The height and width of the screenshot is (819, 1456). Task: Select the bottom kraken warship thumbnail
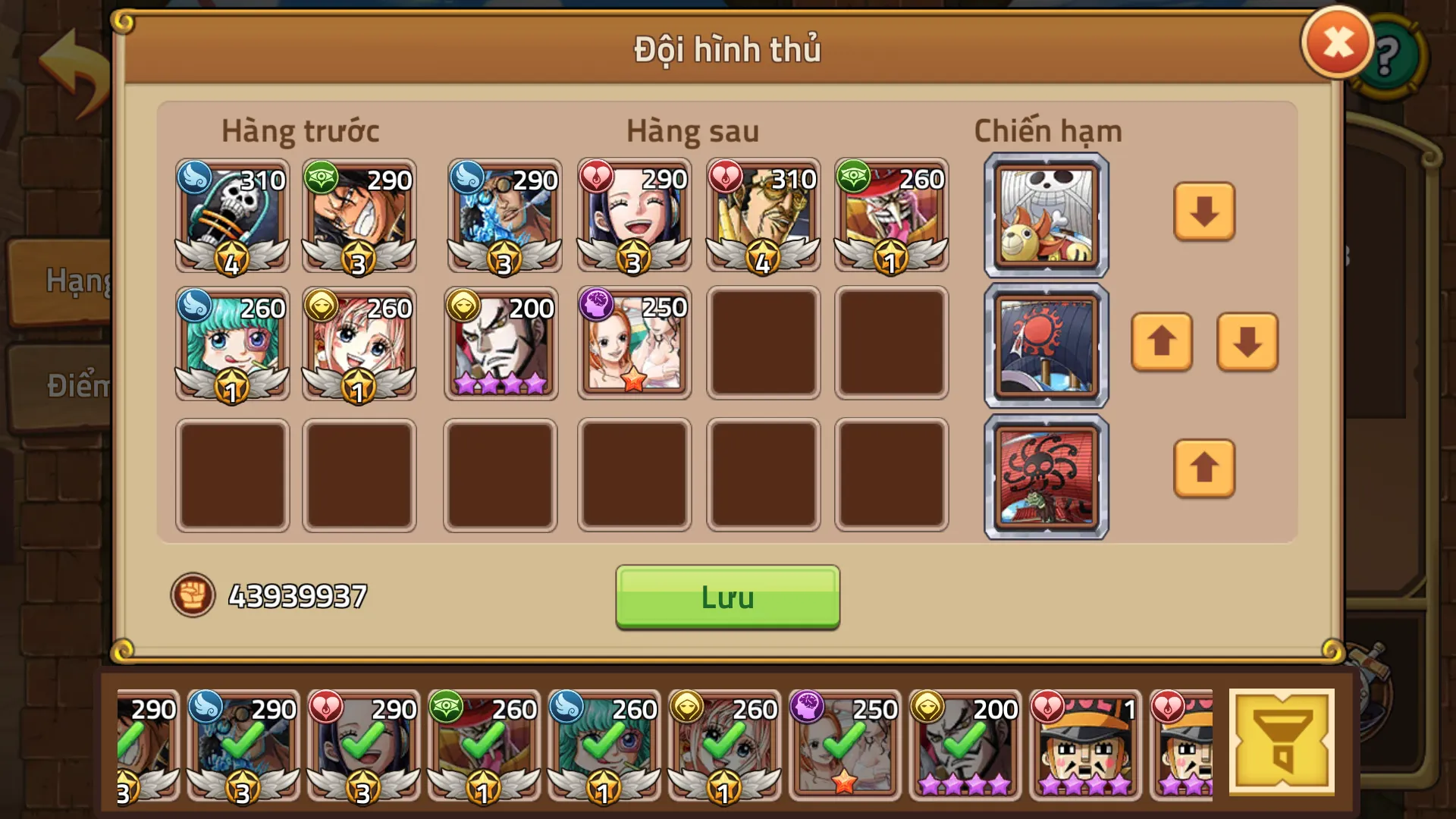(1046, 472)
